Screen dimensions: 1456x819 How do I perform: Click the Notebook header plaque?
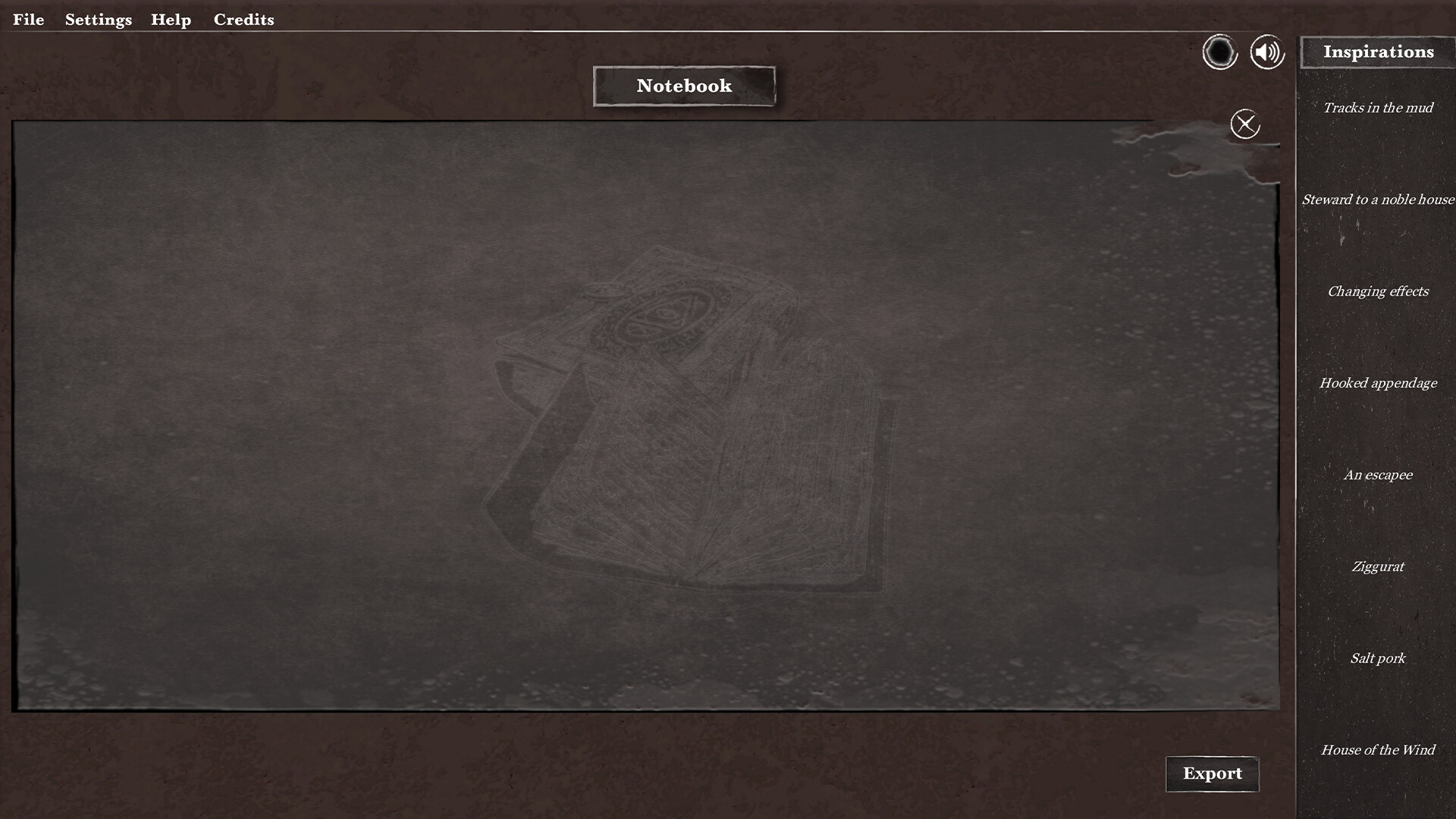point(683,86)
